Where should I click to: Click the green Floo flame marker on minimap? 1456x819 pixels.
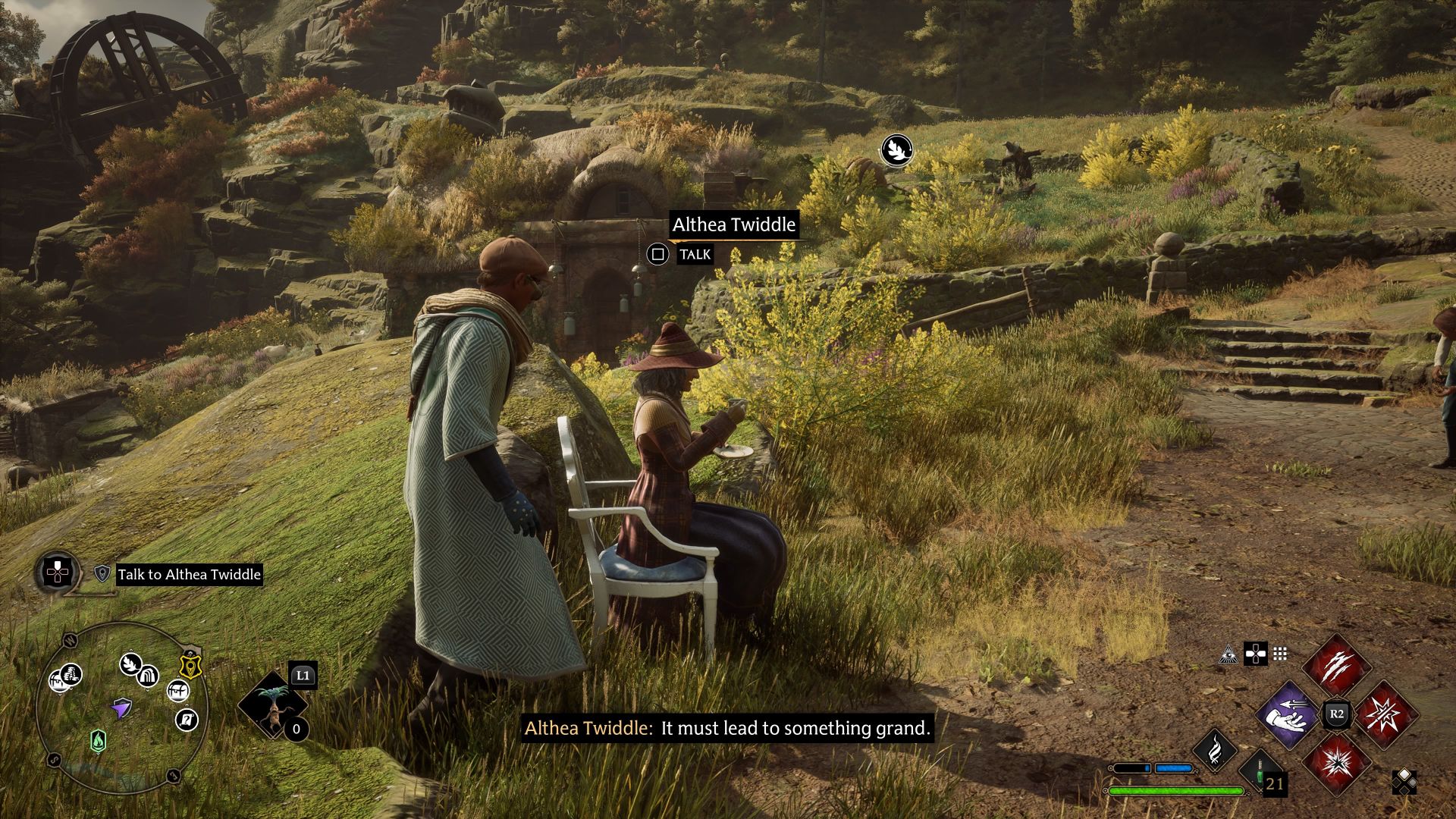pos(98,740)
